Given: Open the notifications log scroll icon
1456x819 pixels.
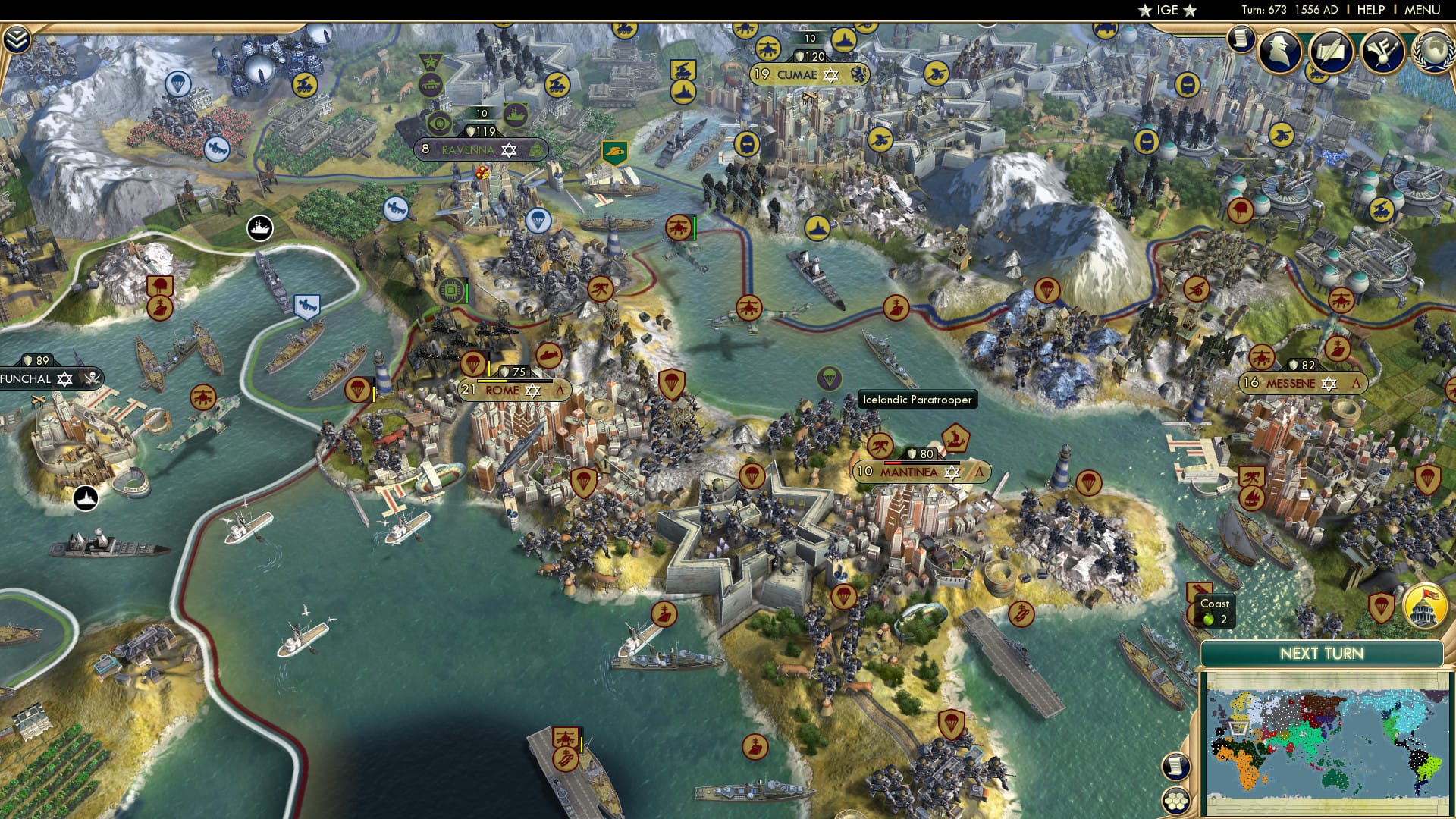Looking at the screenshot, I should click(x=1241, y=39).
